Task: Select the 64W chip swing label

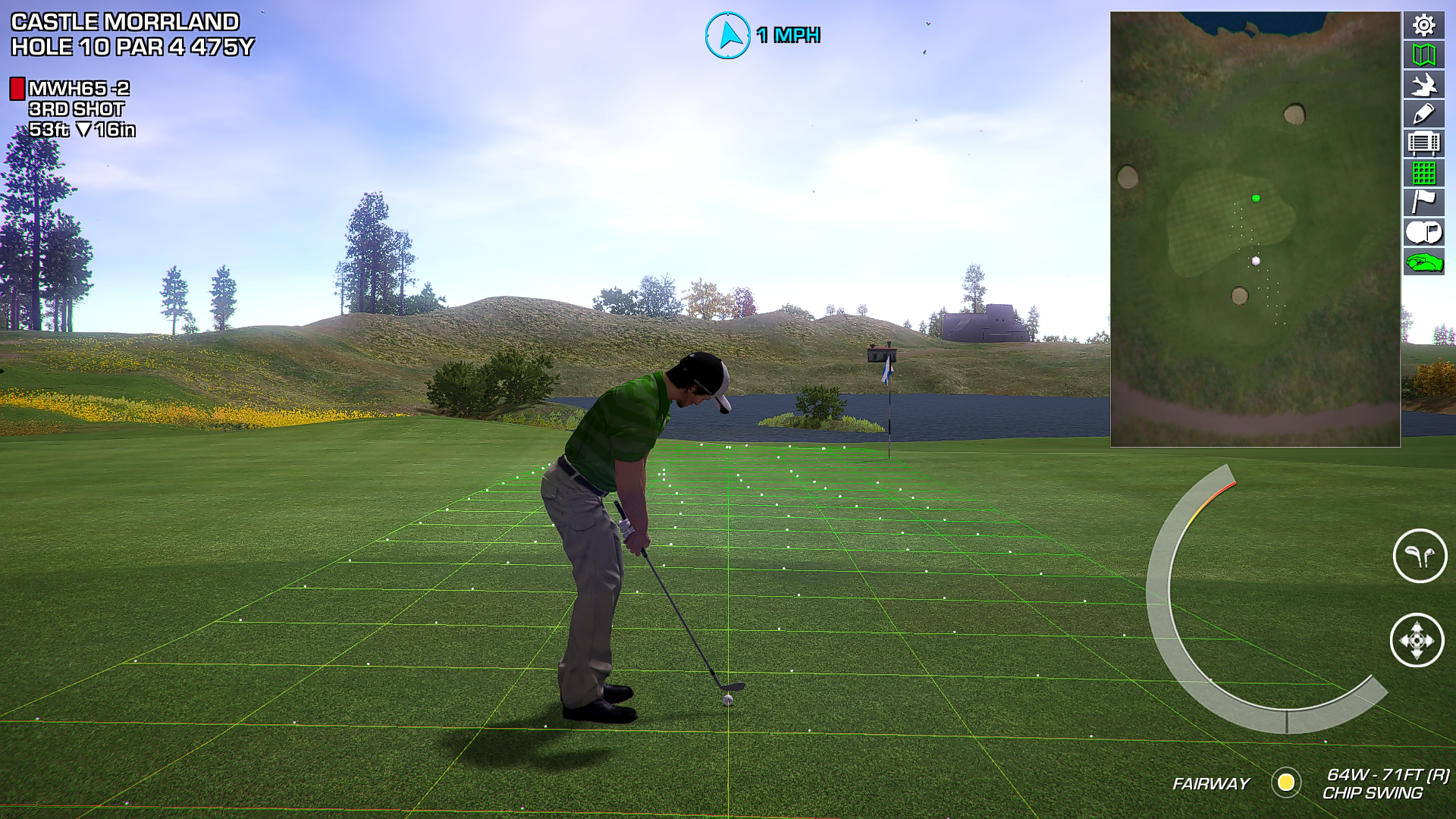Action: click(1385, 783)
